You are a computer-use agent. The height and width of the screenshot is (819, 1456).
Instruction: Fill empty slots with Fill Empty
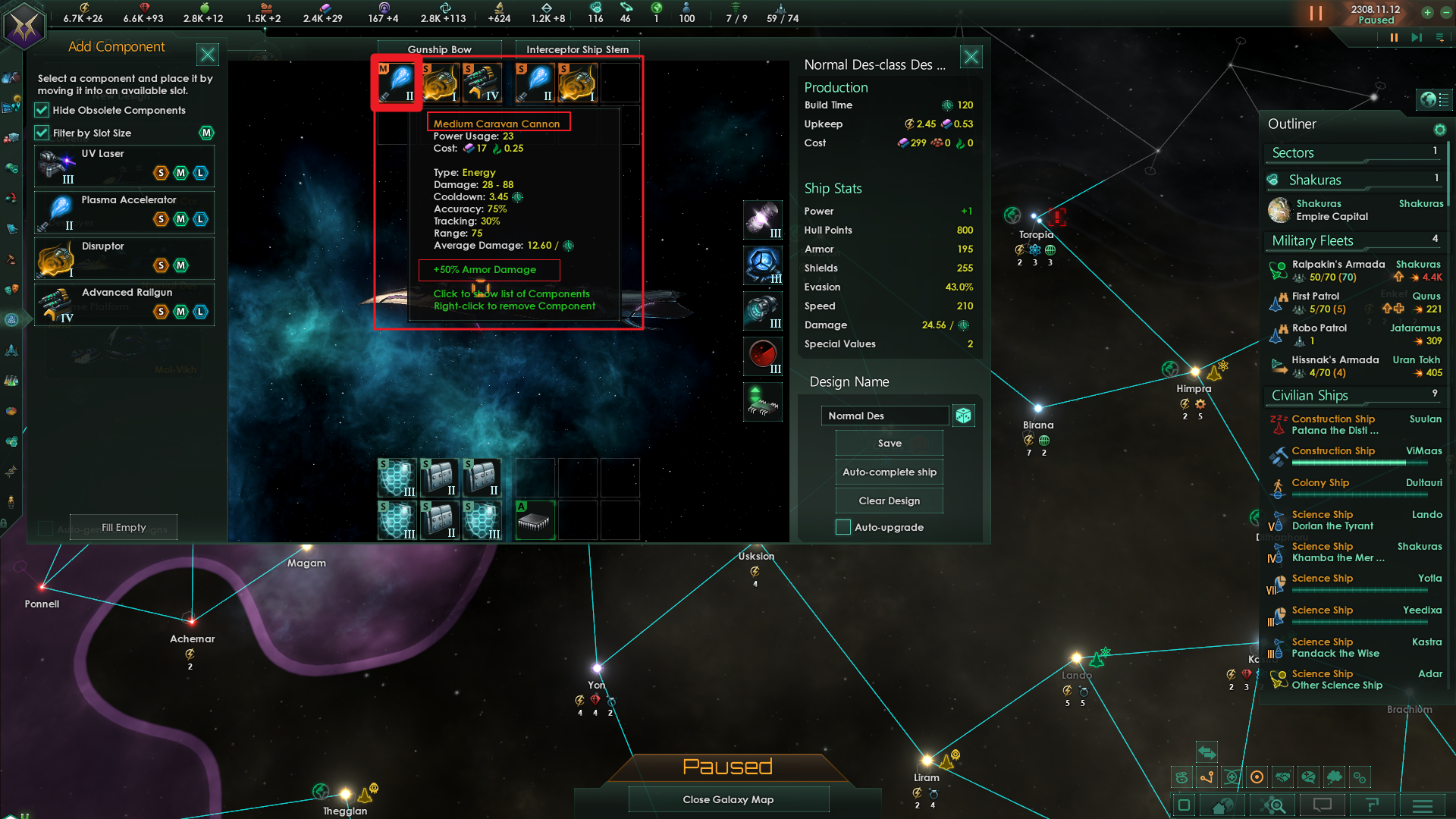click(124, 528)
